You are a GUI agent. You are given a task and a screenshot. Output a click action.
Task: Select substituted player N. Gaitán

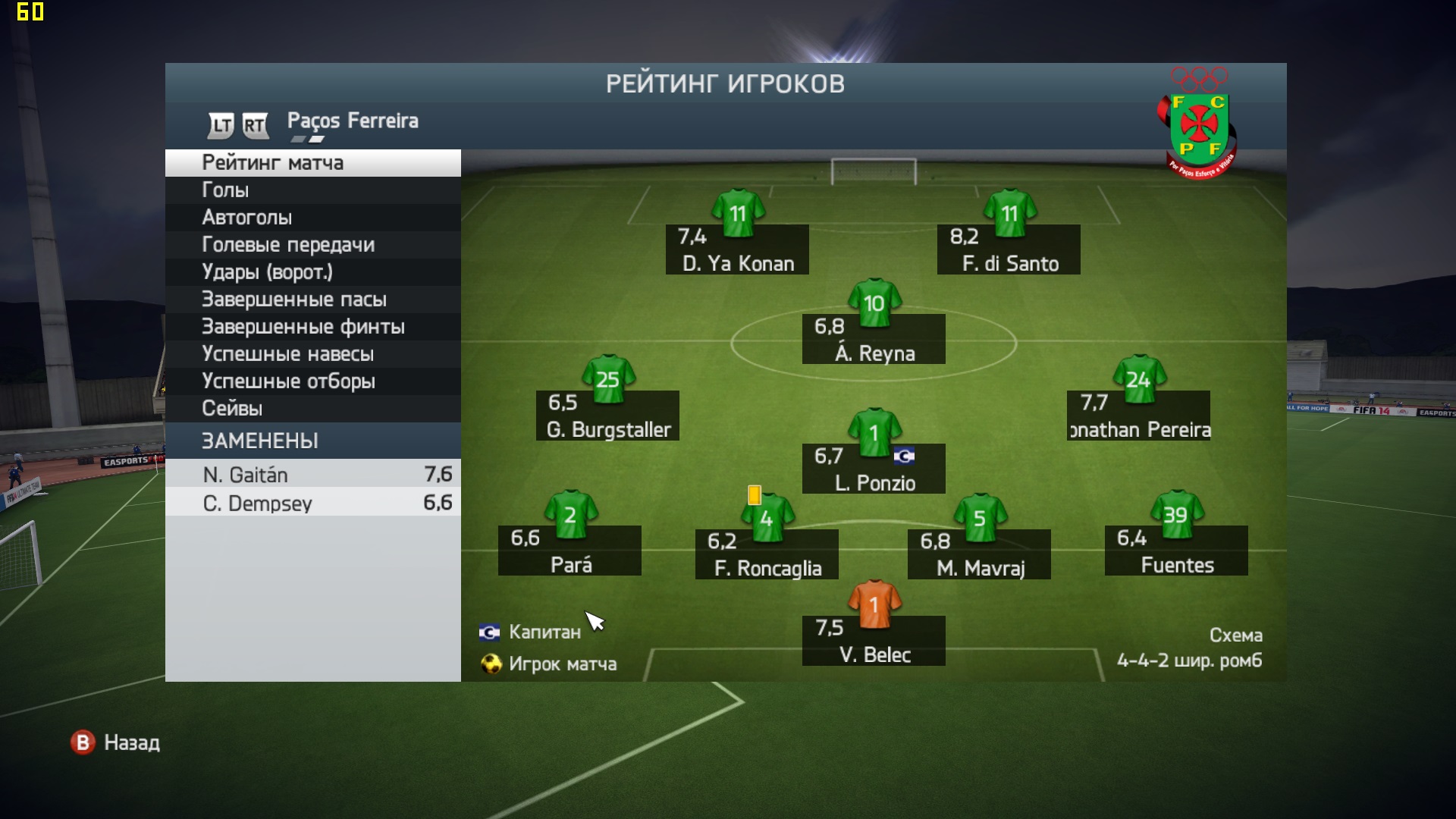point(312,475)
